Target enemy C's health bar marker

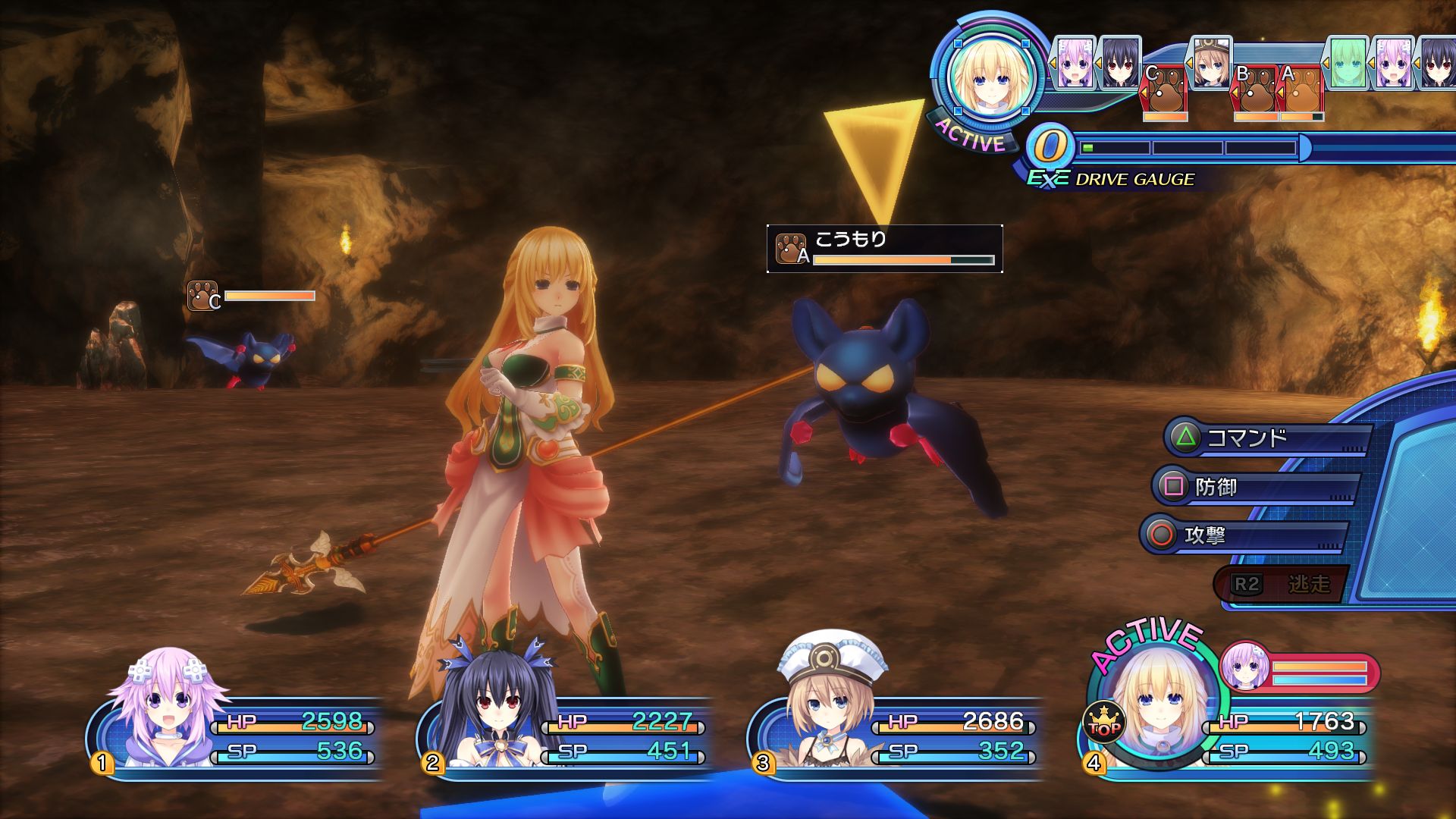[252, 297]
